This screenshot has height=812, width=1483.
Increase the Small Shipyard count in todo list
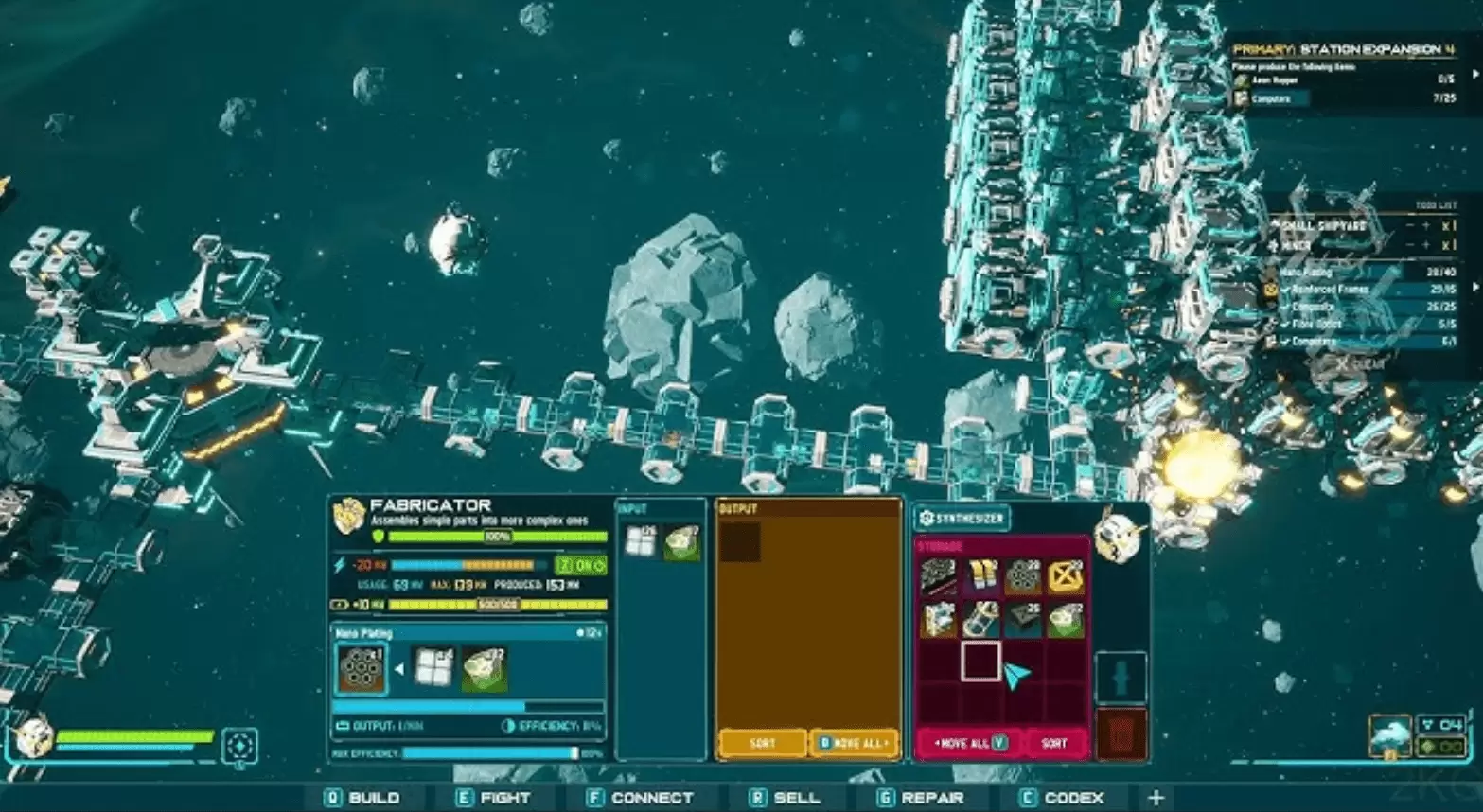click(x=1426, y=226)
